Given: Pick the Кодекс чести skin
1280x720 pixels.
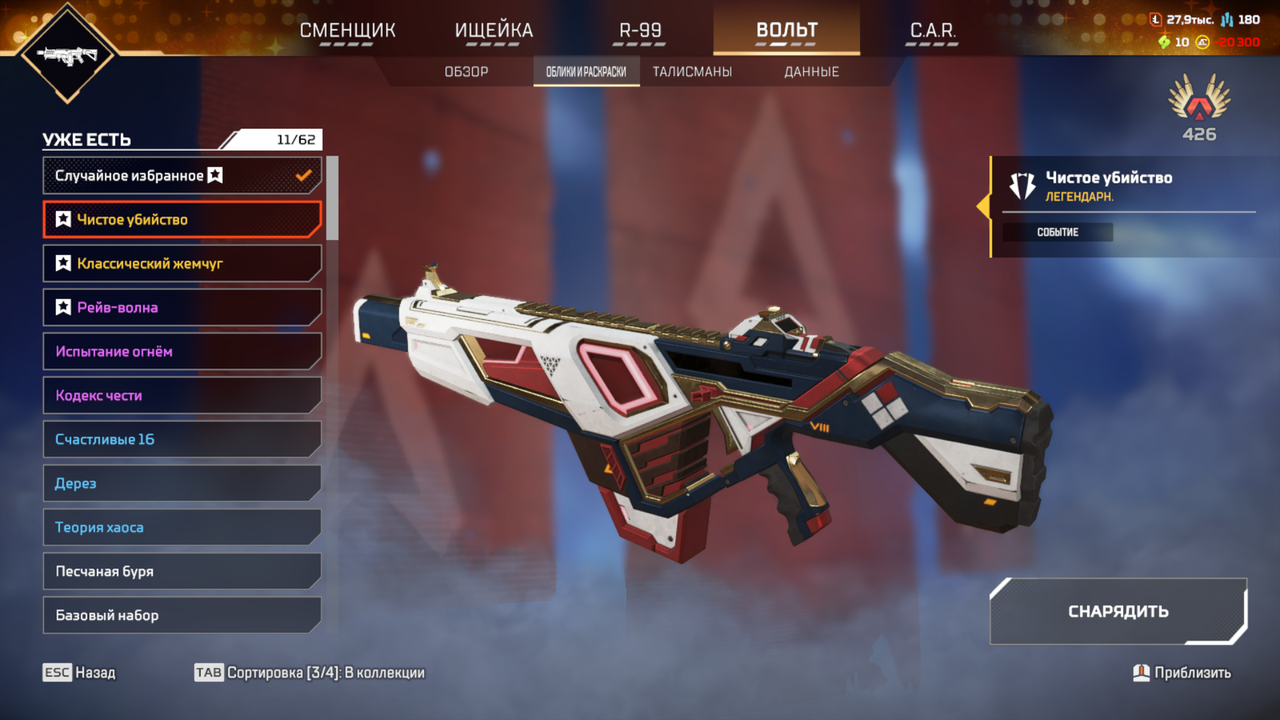Looking at the screenshot, I should pos(182,396).
